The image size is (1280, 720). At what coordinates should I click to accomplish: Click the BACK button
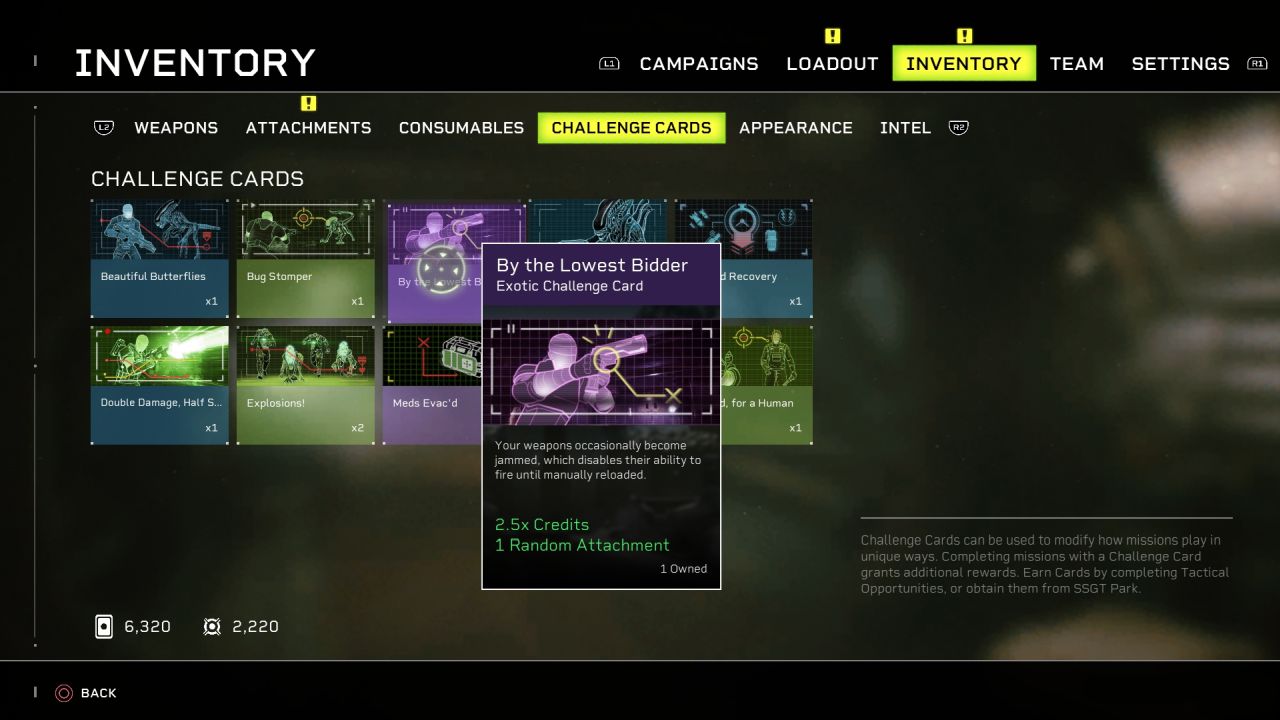98,692
